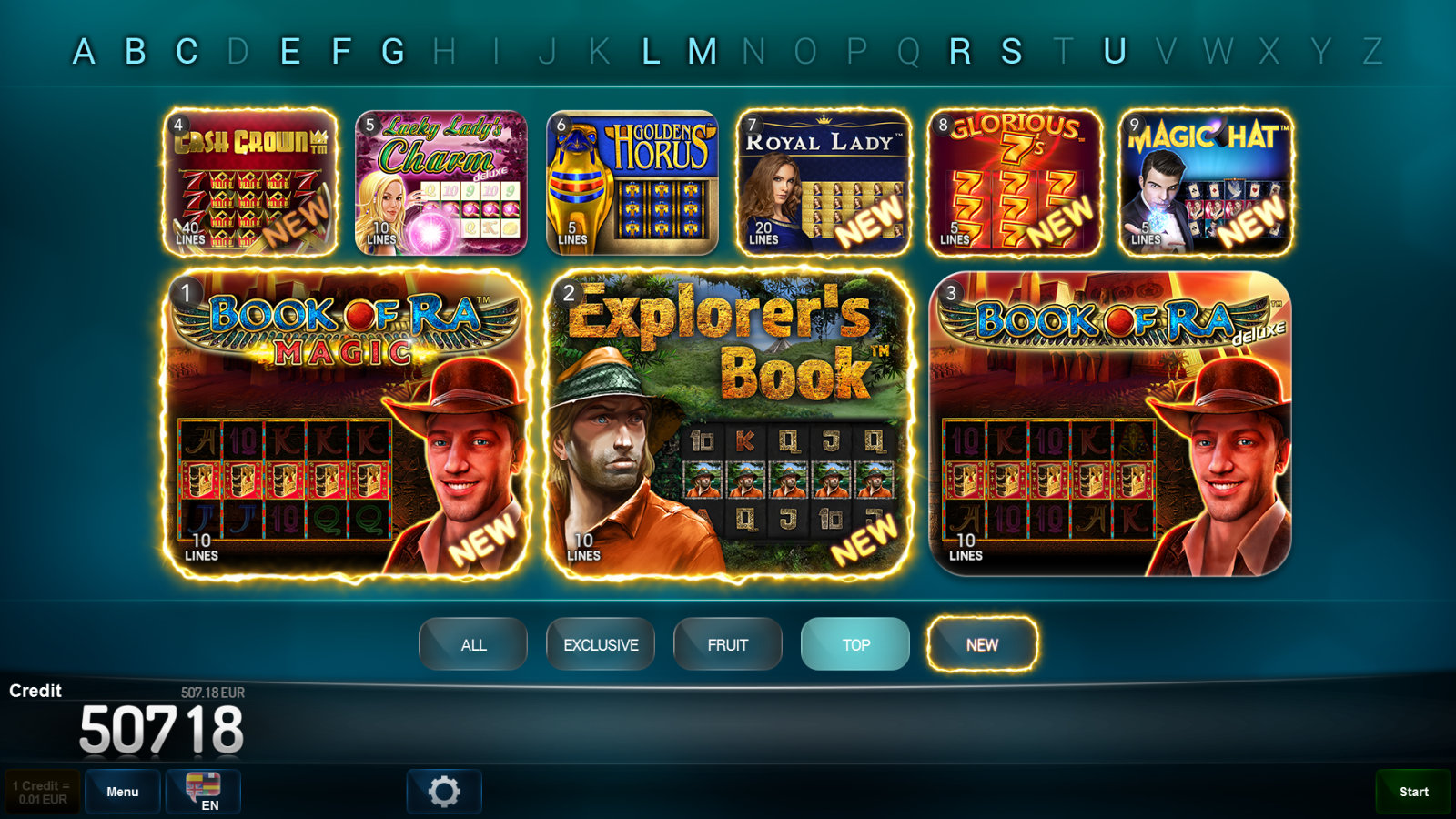The image size is (1456, 819).
Task: Open the Royal Lady slot
Action: click(x=823, y=179)
